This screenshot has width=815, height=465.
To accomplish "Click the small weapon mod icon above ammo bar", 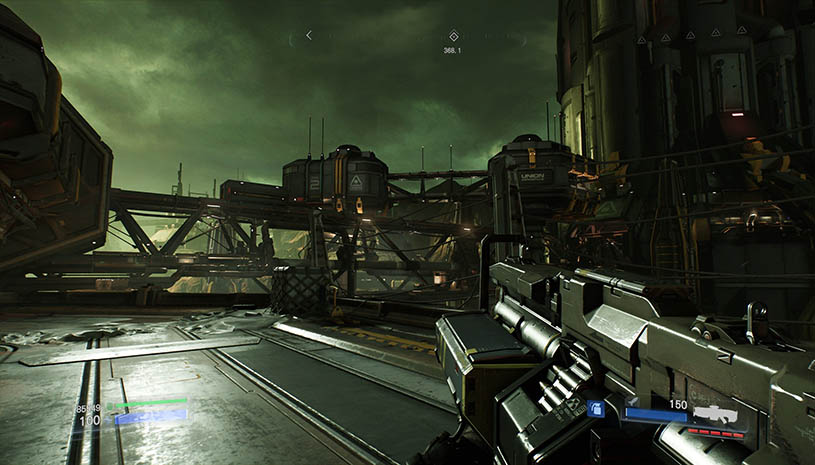I will [x=632, y=401].
